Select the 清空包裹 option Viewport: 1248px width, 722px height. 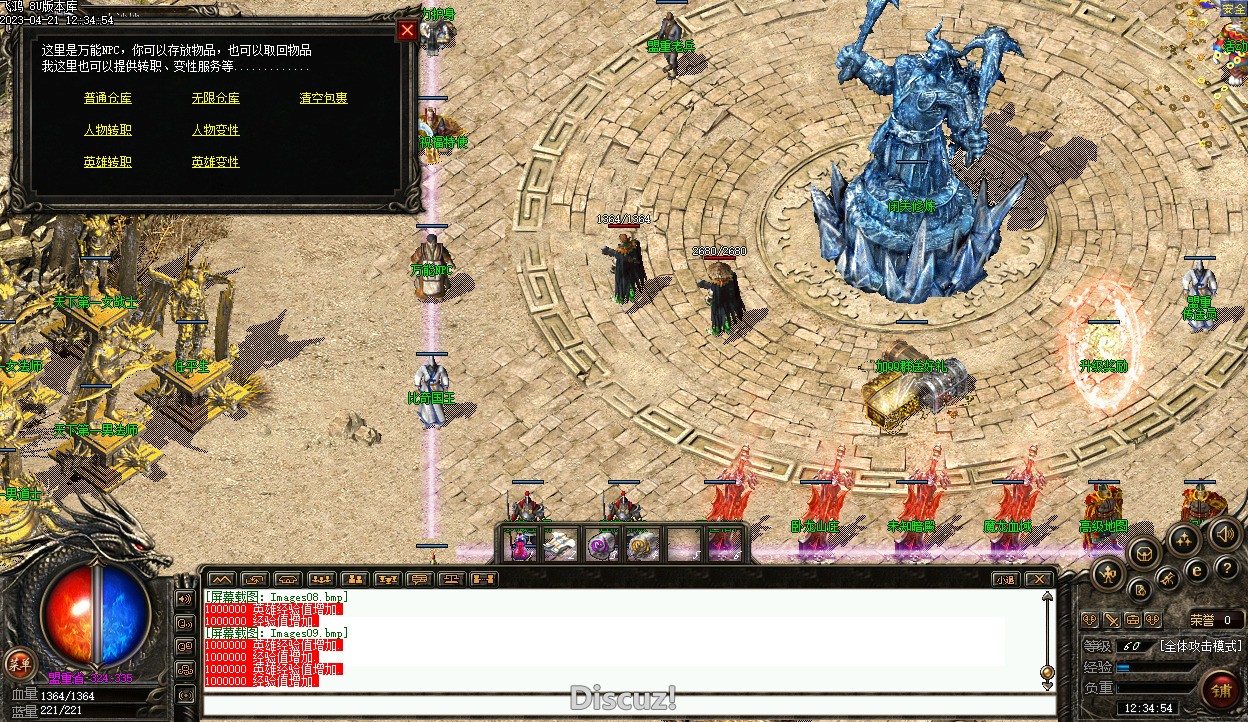point(324,98)
